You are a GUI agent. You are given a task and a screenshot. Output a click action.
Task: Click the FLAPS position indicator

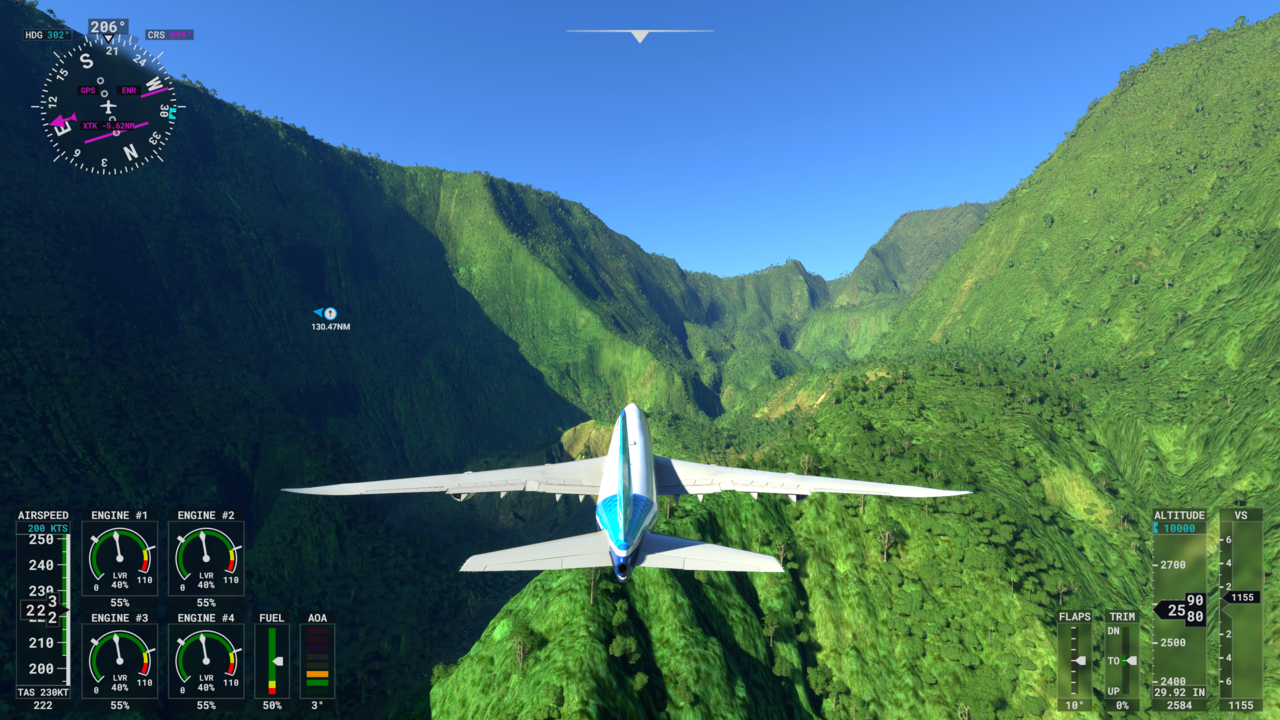1075,660
